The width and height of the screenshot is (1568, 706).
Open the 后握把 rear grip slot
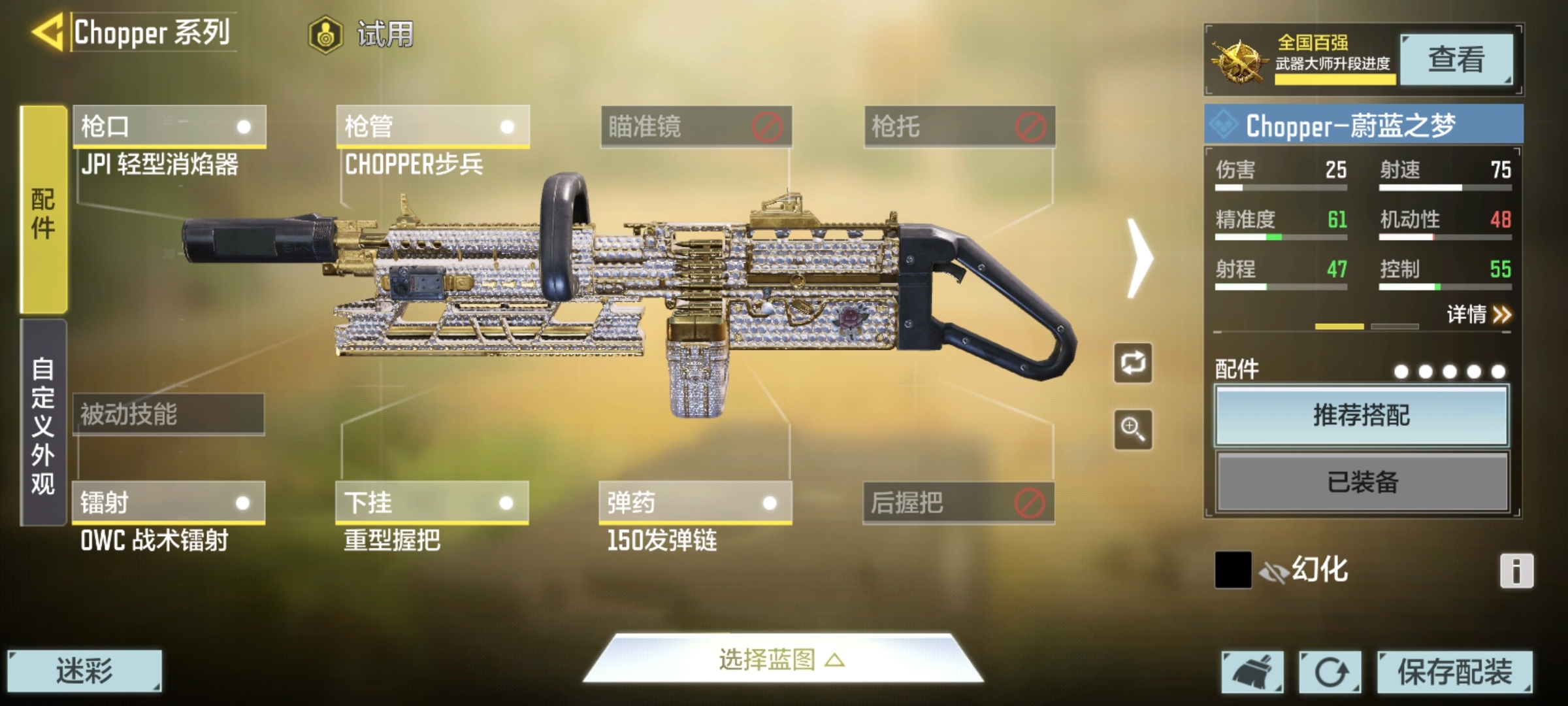pos(958,503)
